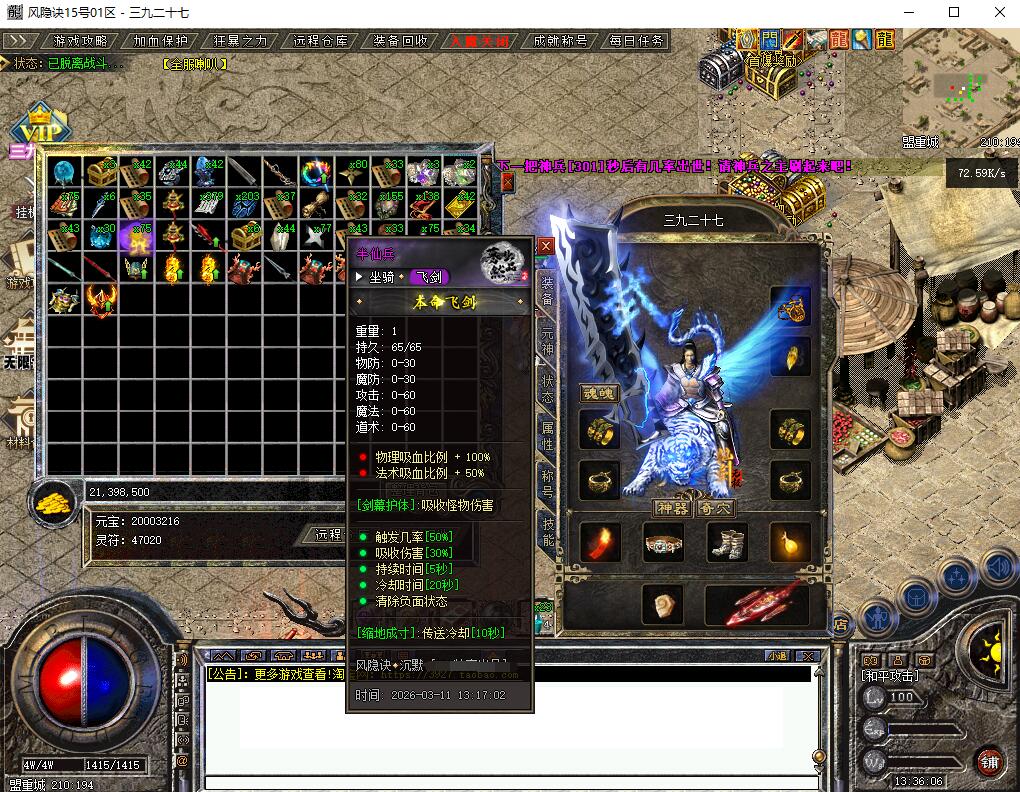1020x792 pixels.
Task: Maximize the game window
Action: tap(954, 12)
